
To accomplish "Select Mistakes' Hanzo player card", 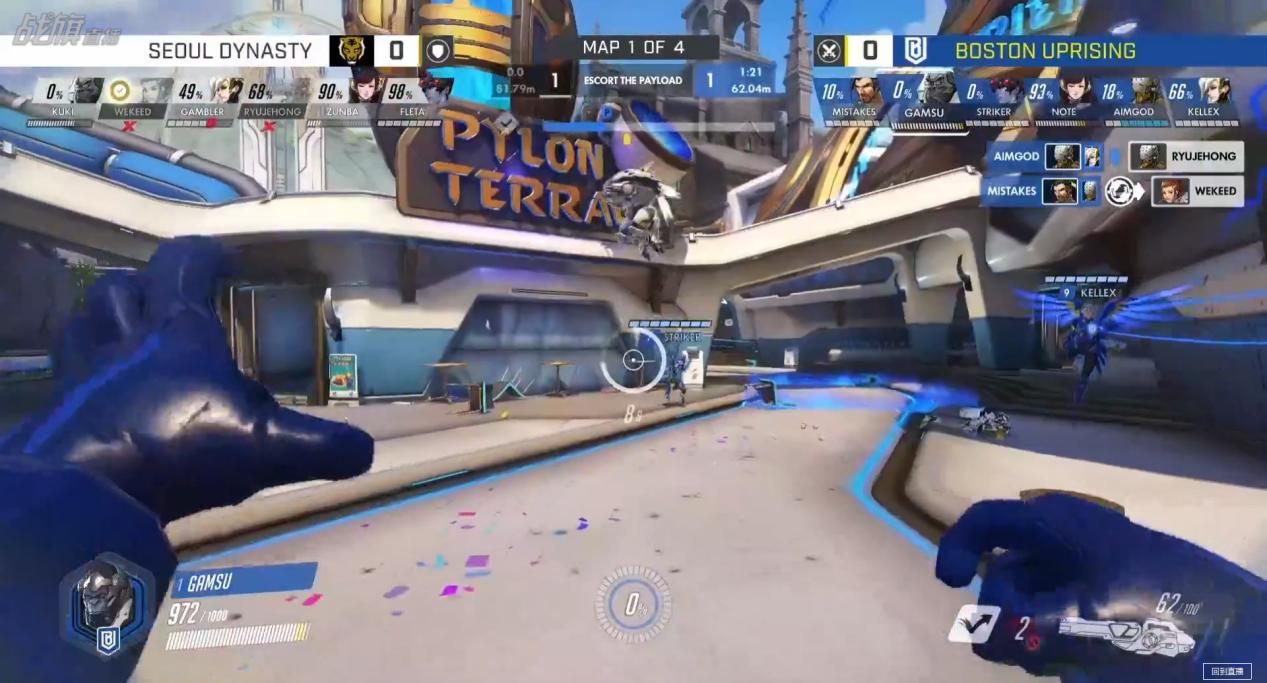I will pos(853,99).
